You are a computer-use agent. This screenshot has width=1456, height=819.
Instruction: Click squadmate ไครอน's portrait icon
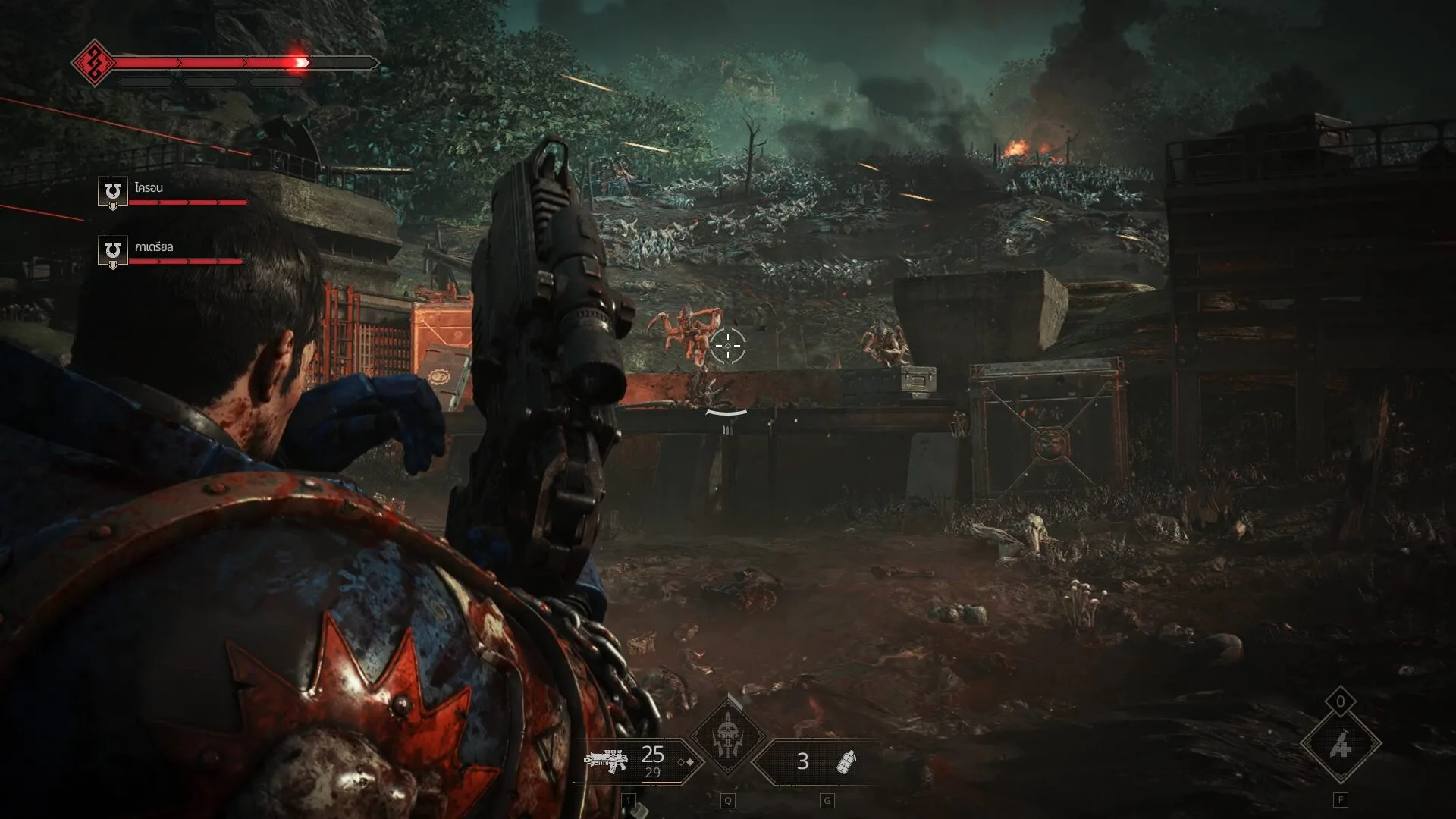pyautogui.click(x=112, y=192)
